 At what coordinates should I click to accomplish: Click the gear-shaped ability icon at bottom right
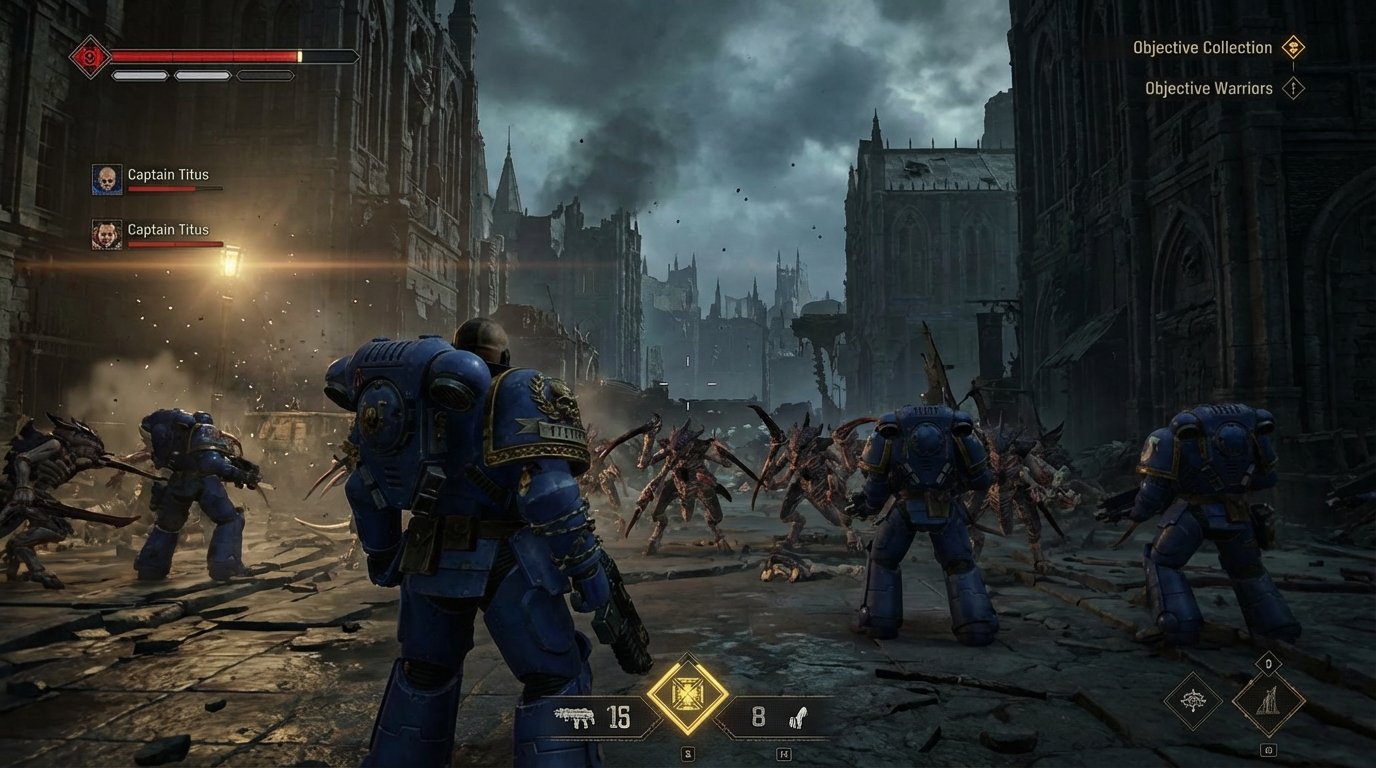click(1192, 700)
